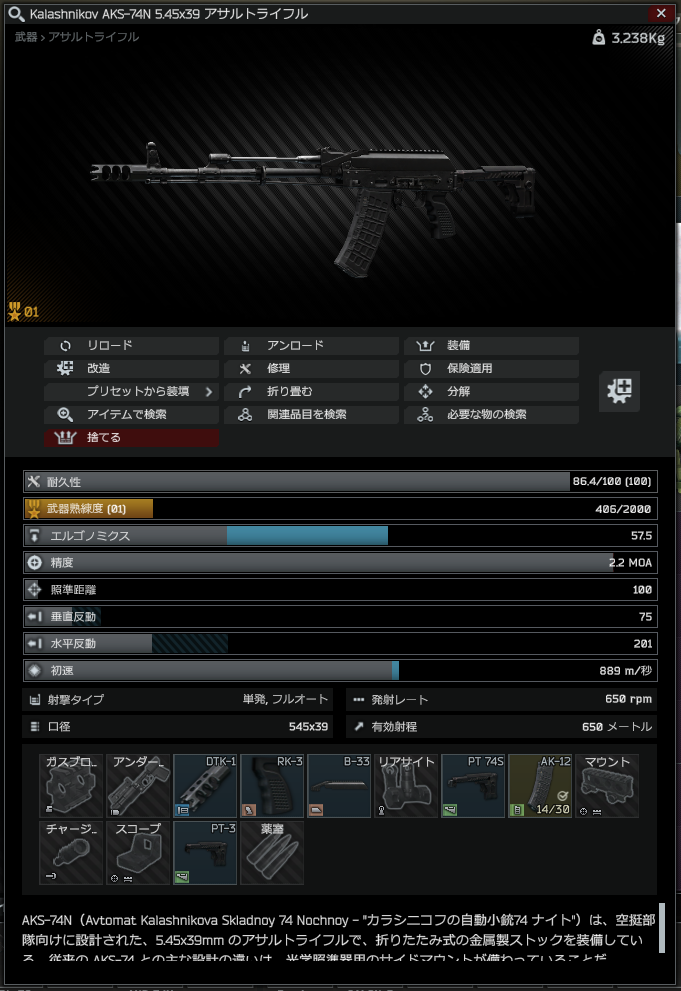The image size is (681, 991).
Task: Apply insurance with 保険適用
Action: (491, 369)
